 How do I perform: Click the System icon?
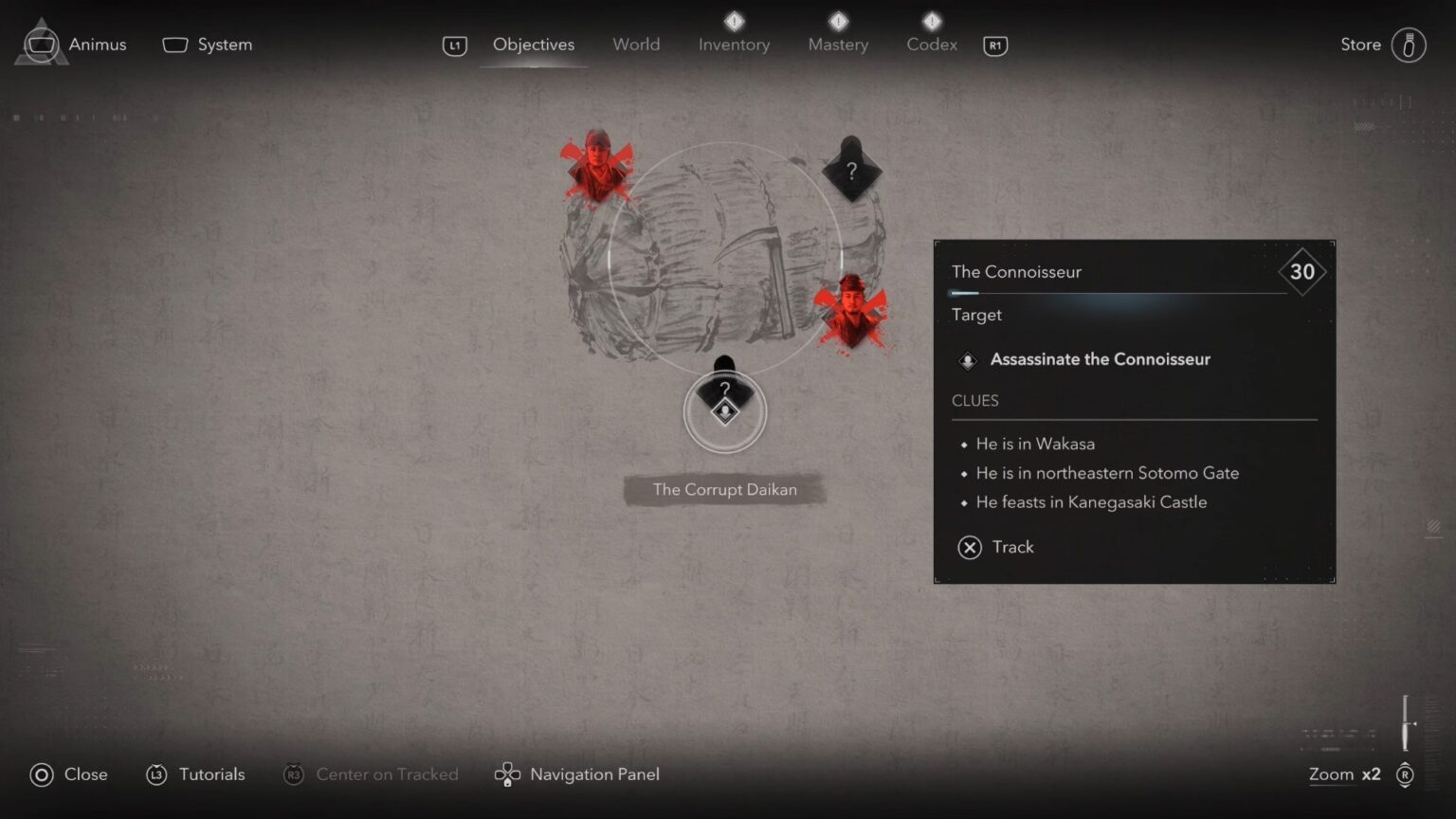point(174,44)
